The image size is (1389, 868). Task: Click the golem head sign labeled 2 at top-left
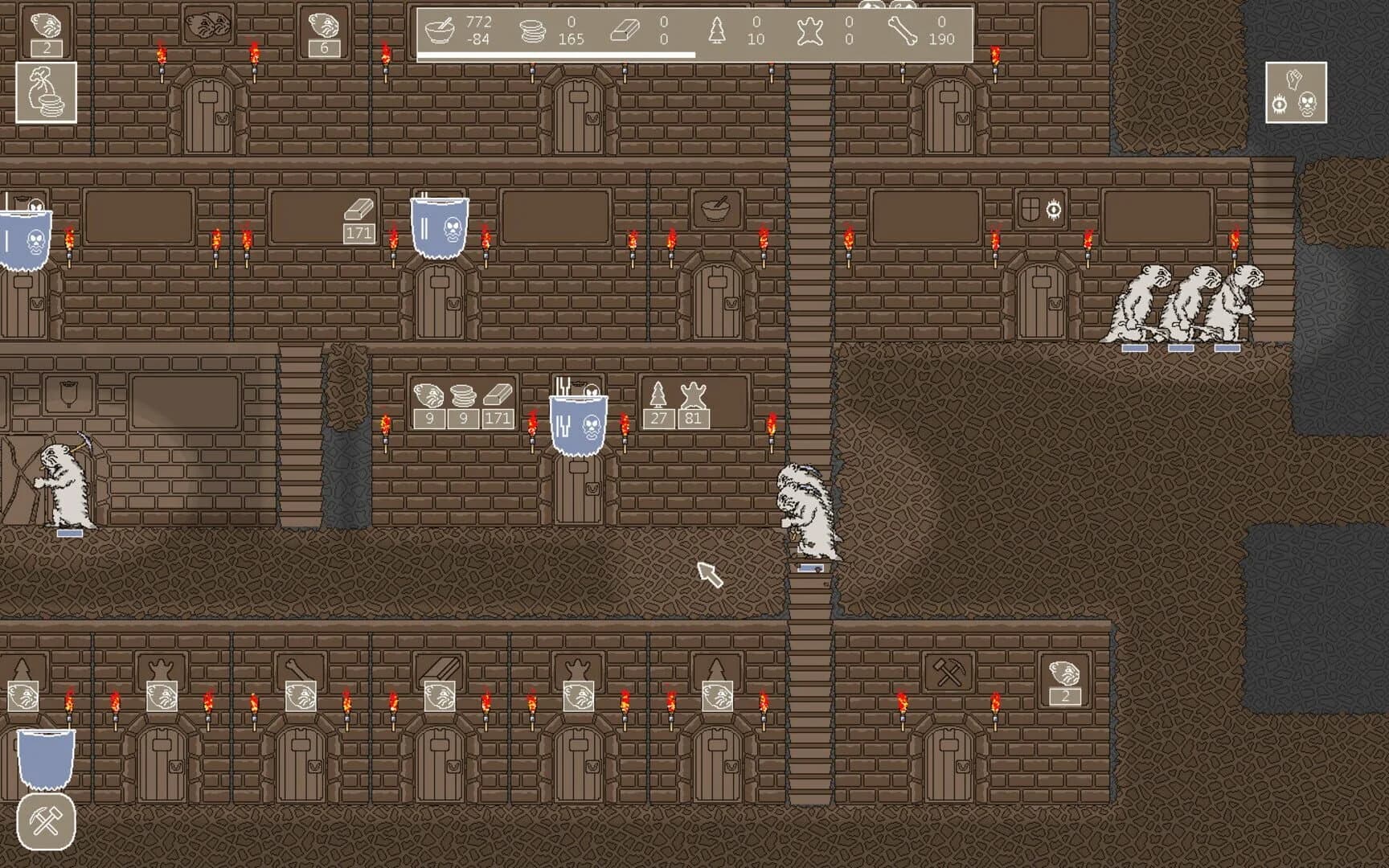[46, 32]
